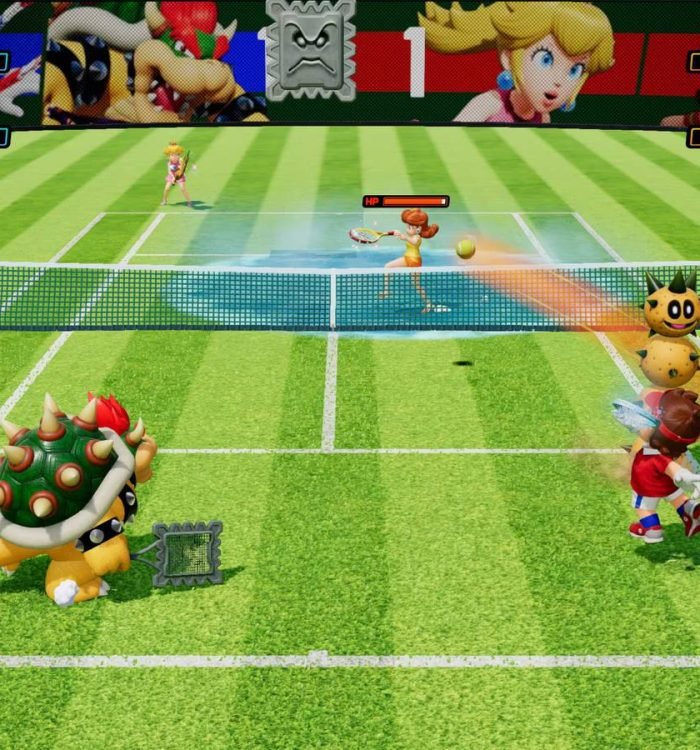Select Bowser's portrait on the scoreboard
Viewport: 700px width, 750px height.
pos(150,62)
